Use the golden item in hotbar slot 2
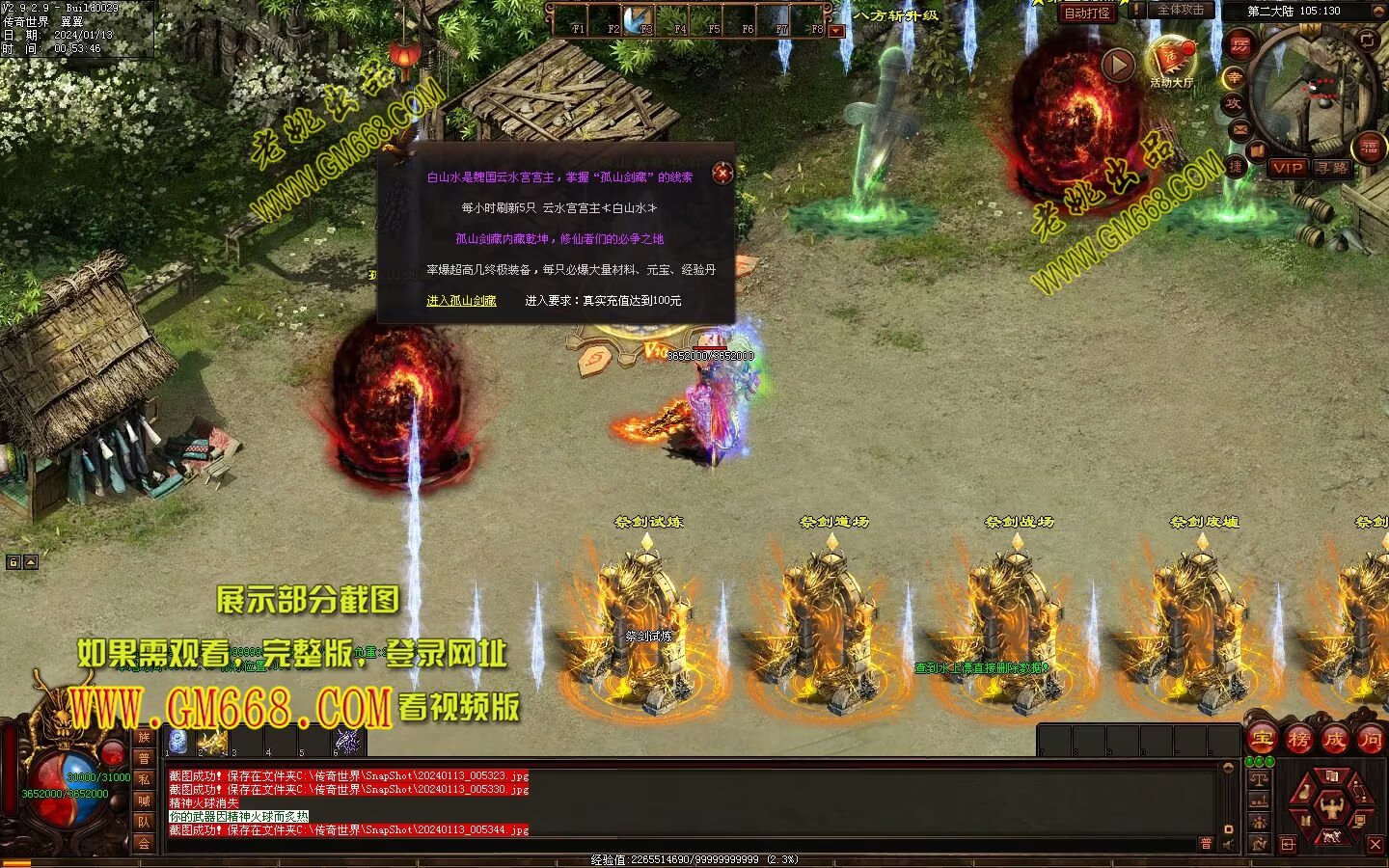 (212, 741)
